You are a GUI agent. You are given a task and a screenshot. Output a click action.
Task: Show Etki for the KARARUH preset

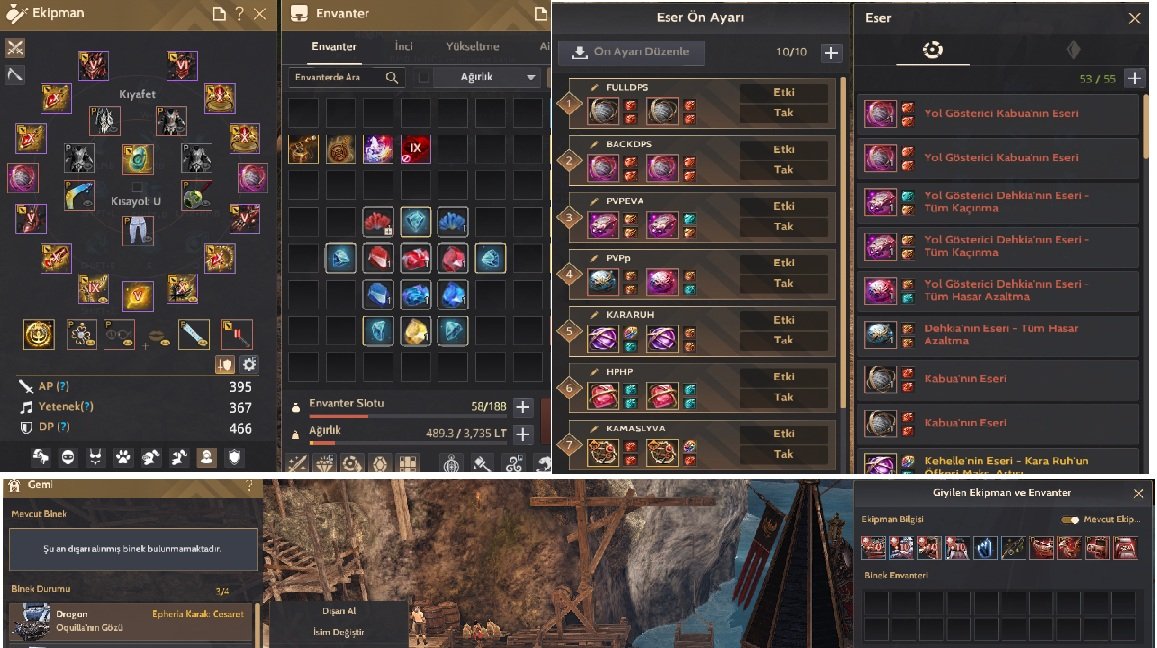(784, 321)
